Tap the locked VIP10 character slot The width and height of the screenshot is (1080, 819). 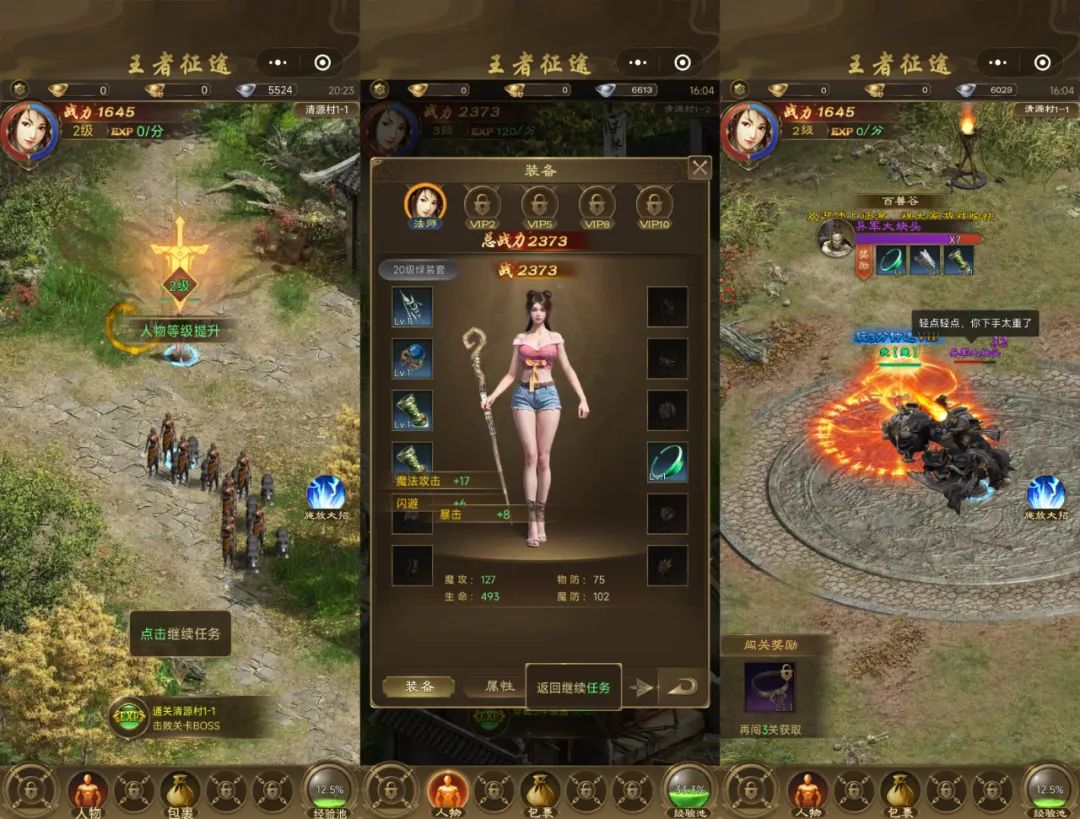[654, 205]
